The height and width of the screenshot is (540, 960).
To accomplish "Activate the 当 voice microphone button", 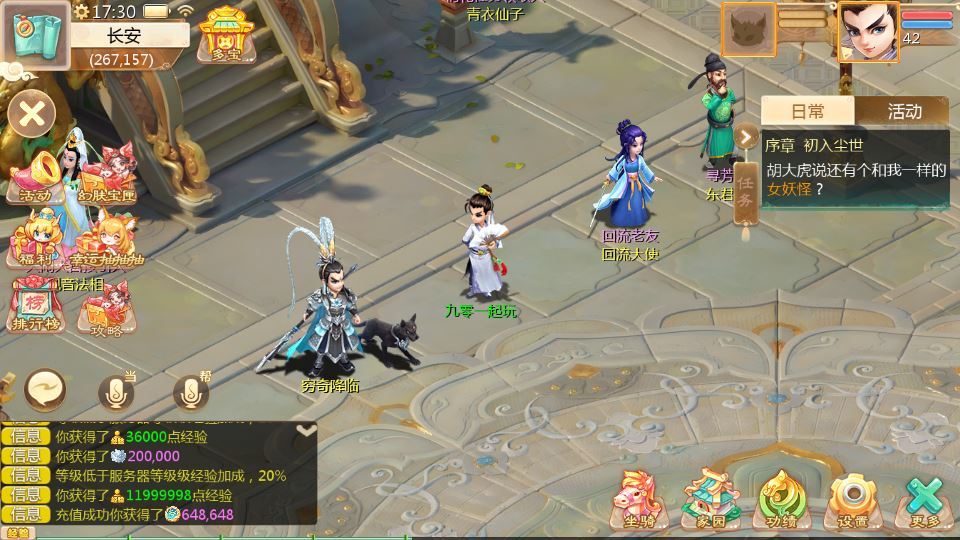I will (x=116, y=392).
